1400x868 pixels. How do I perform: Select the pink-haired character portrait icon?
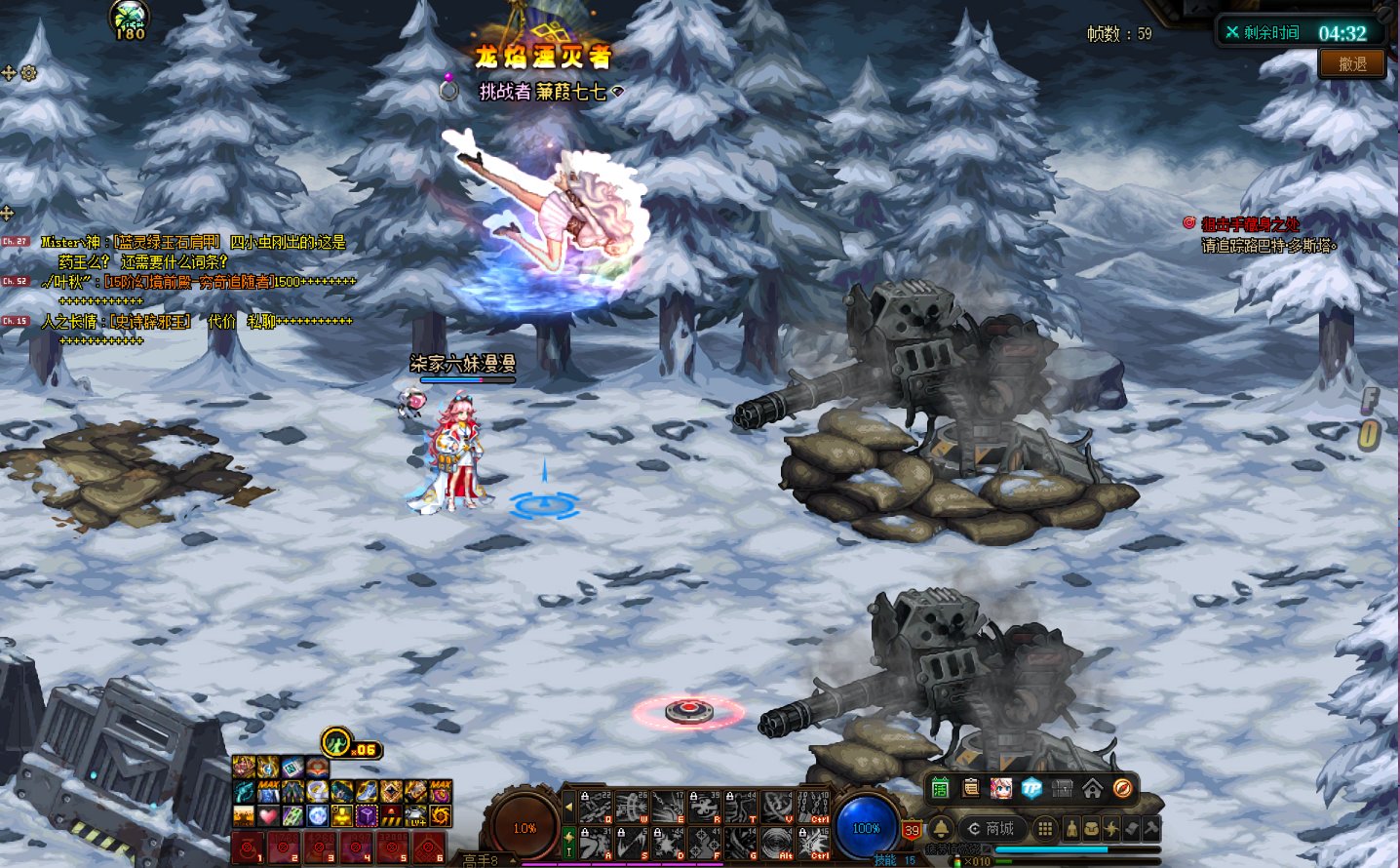(x=1001, y=788)
